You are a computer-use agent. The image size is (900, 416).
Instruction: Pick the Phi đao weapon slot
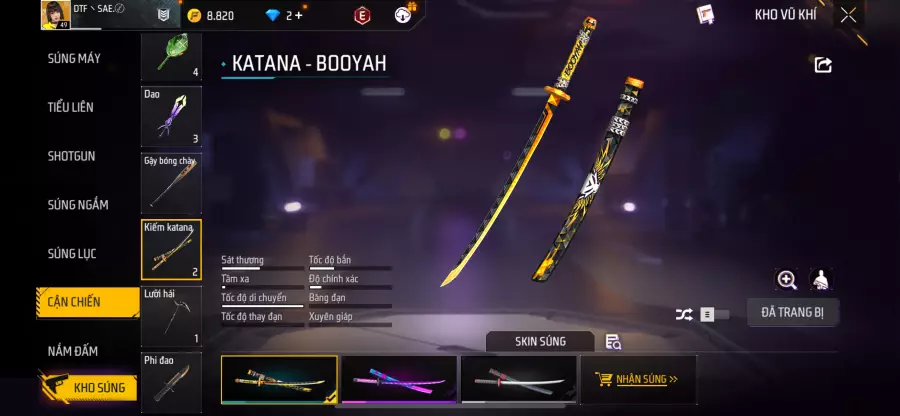pyautogui.click(x=171, y=380)
